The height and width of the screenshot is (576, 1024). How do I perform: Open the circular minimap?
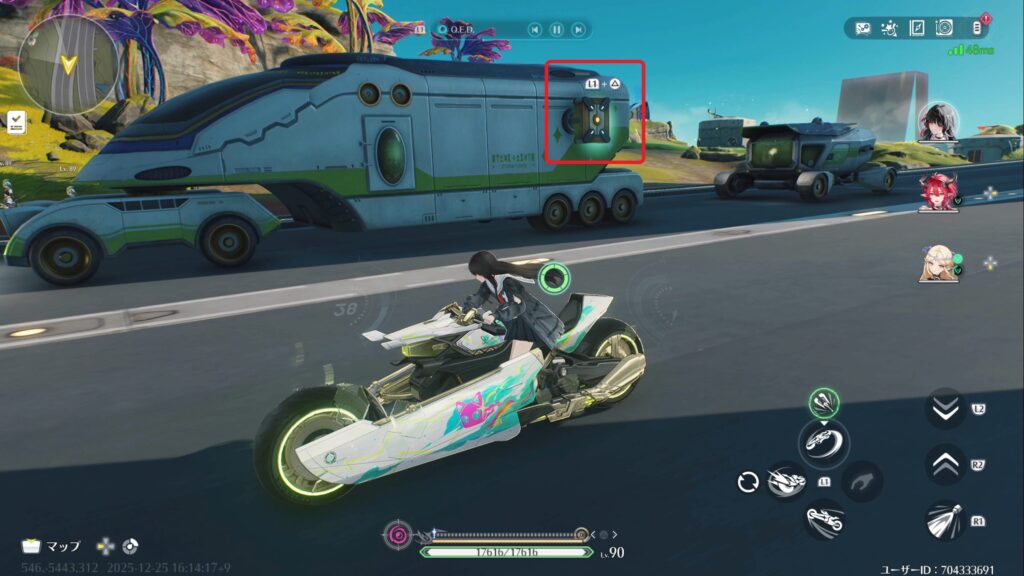pos(68,66)
